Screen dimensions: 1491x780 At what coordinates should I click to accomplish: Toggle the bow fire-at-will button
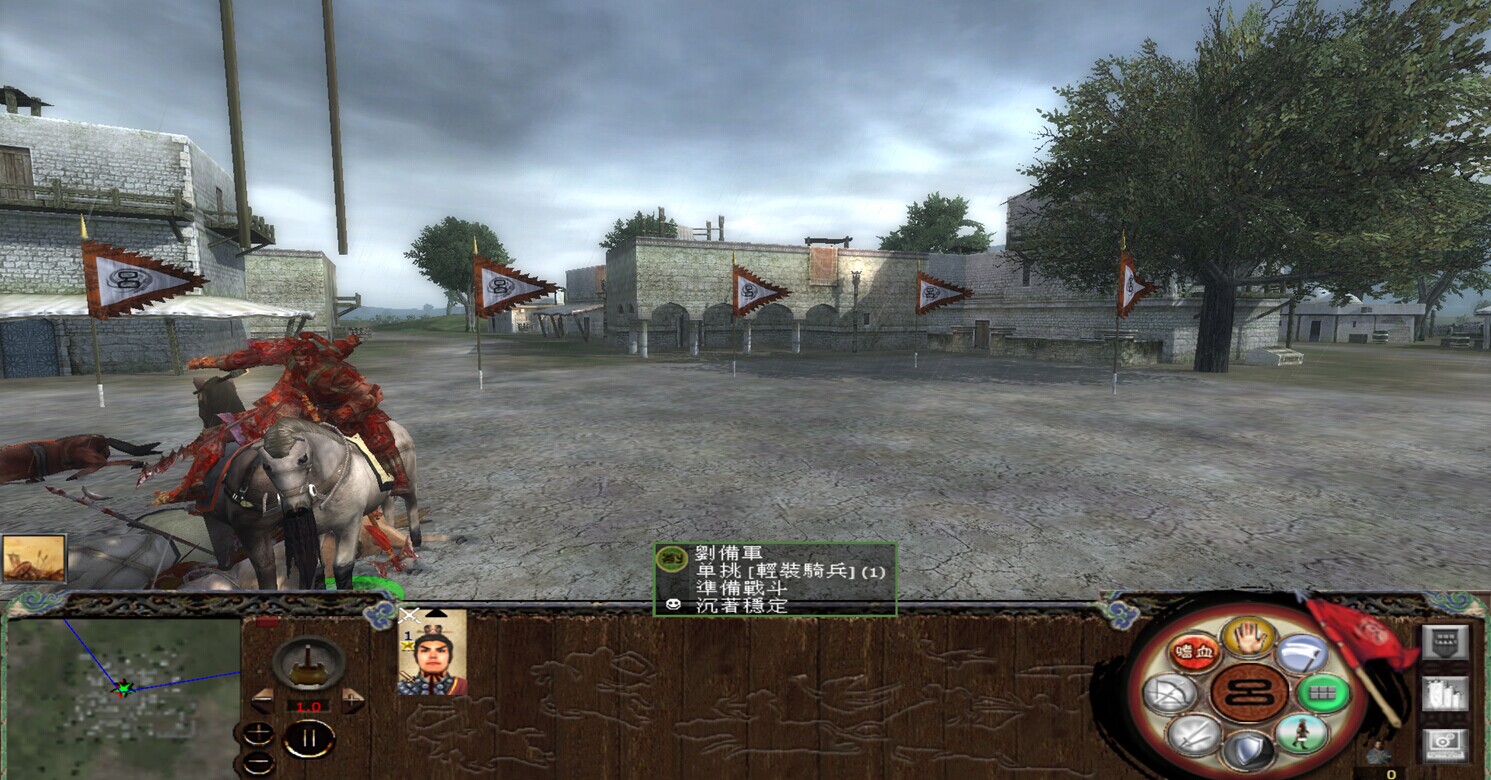pyautogui.click(x=1170, y=693)
